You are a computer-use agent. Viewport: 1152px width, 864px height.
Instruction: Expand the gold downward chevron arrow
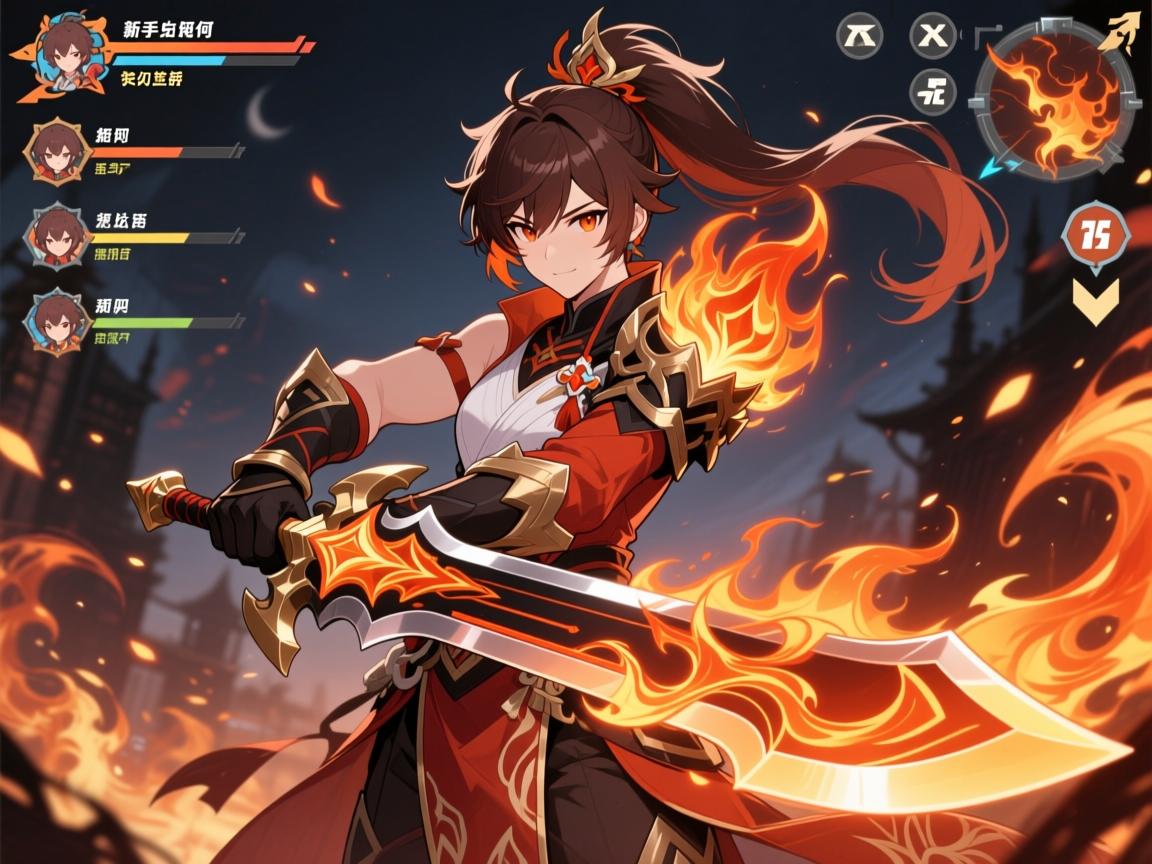click(x=1095, y=300)
